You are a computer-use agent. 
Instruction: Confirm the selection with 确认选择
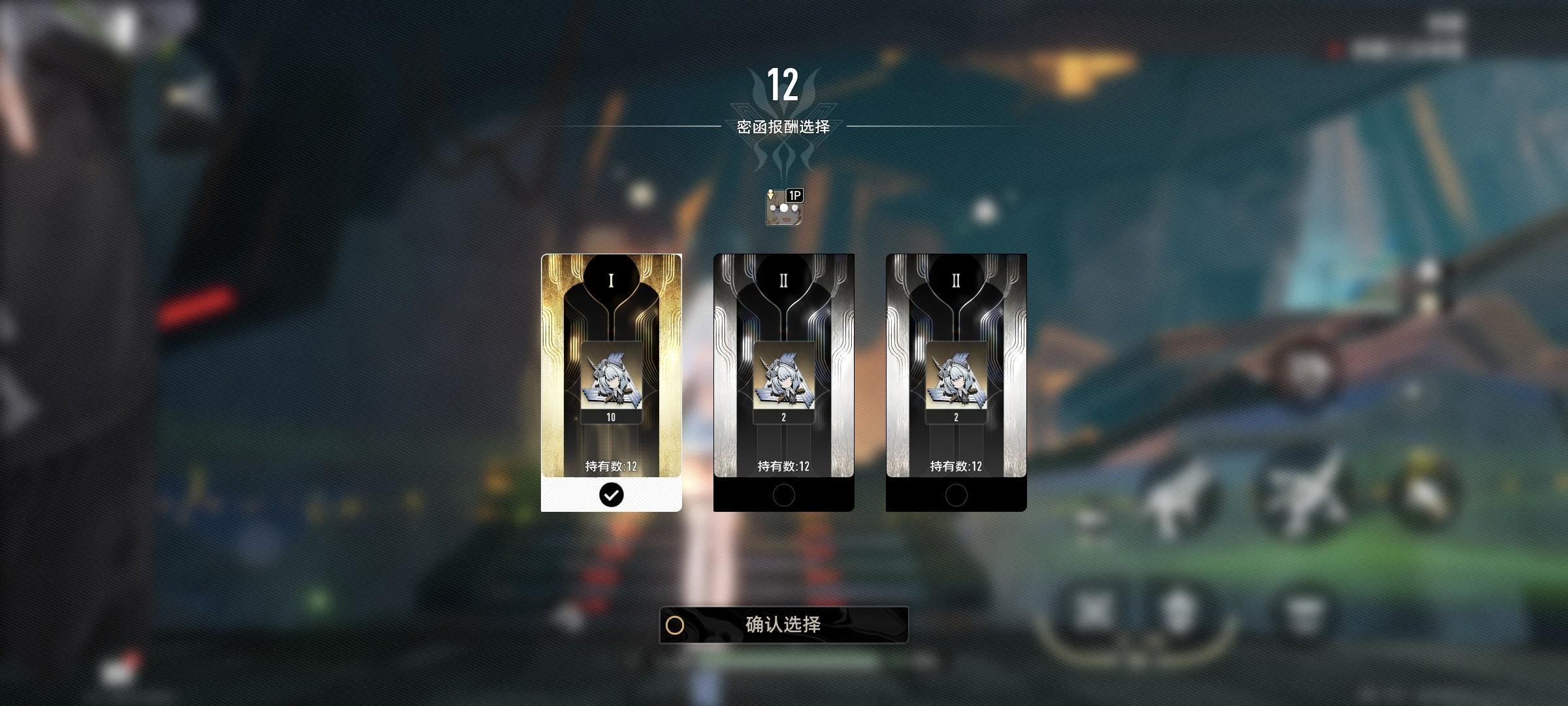[783, 625]
